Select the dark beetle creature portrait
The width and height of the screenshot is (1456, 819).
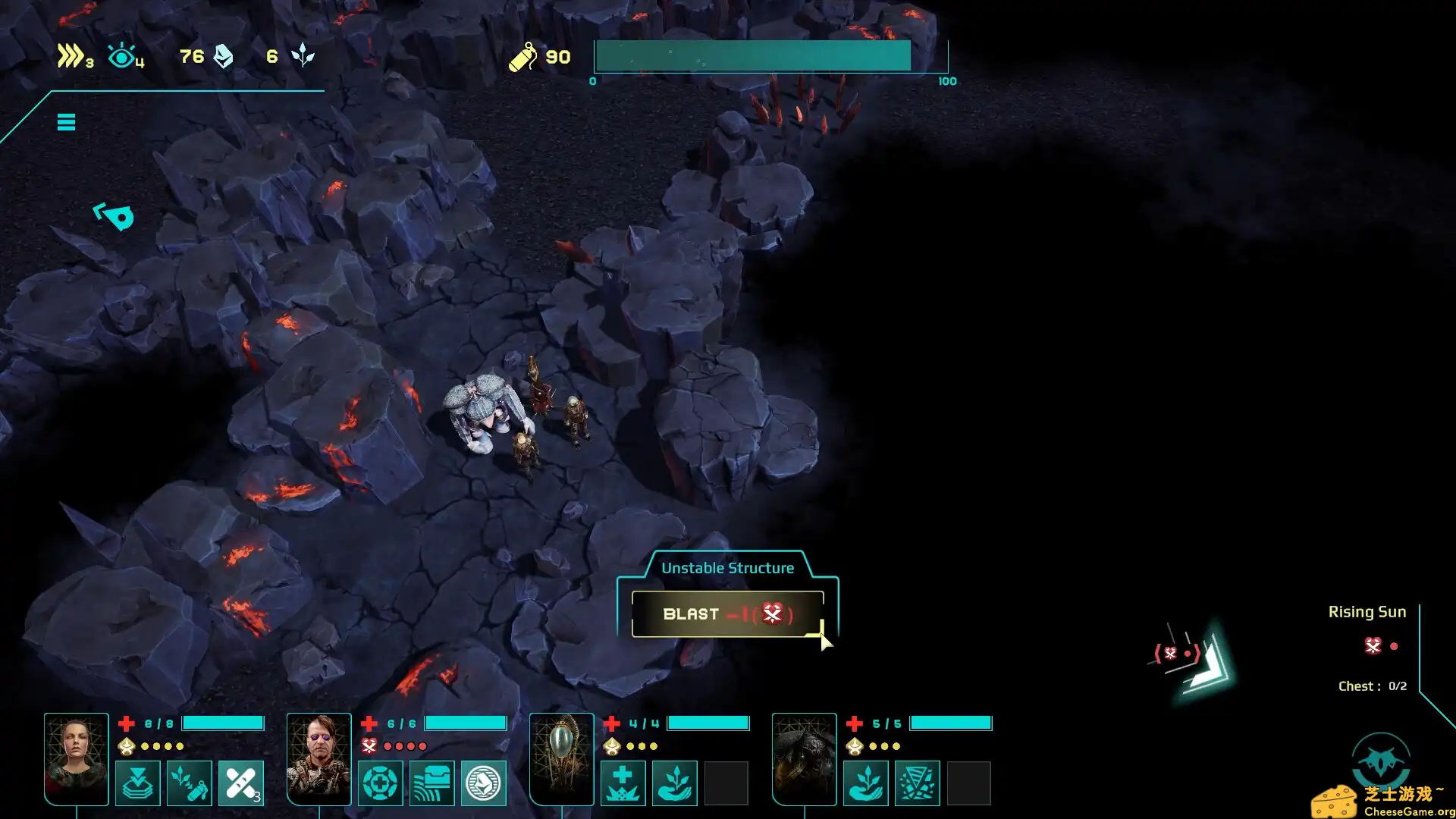[x=804, y=758]
